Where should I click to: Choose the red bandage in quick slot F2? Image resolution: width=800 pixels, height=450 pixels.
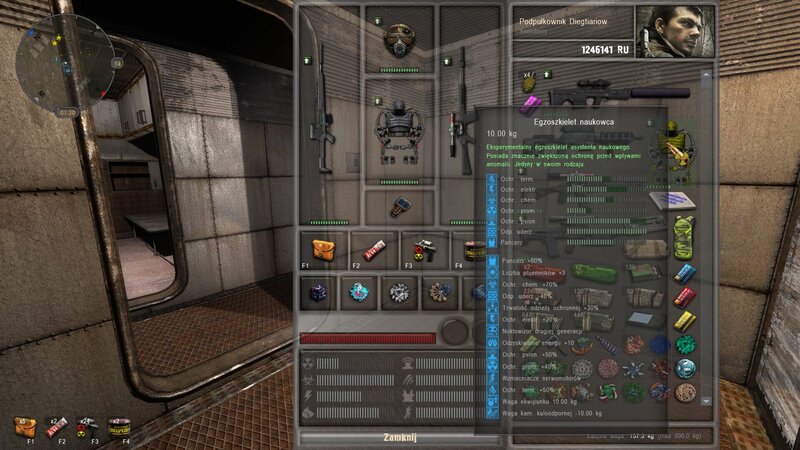[x=374, y=248]
